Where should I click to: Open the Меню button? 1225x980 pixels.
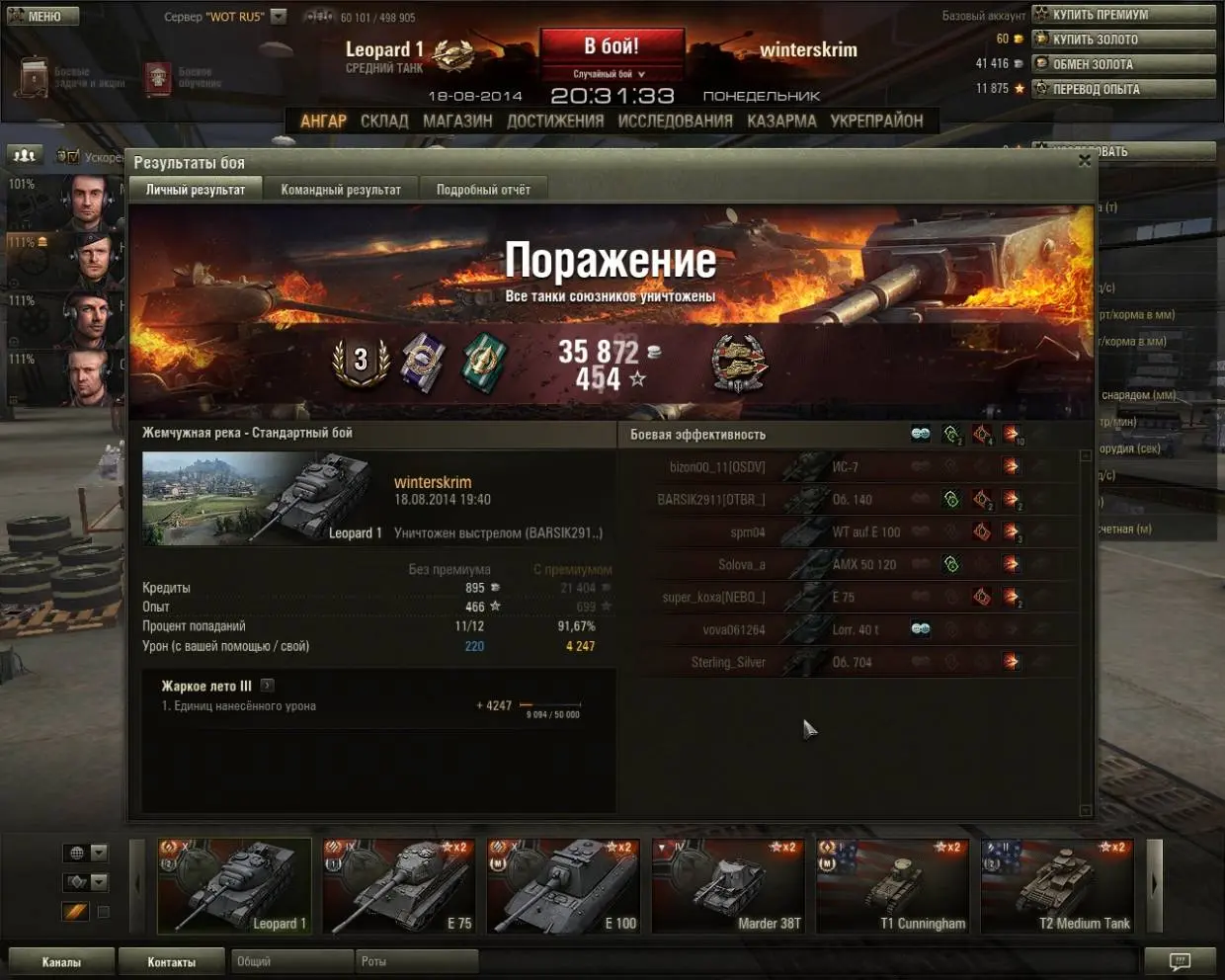[41, 16]
